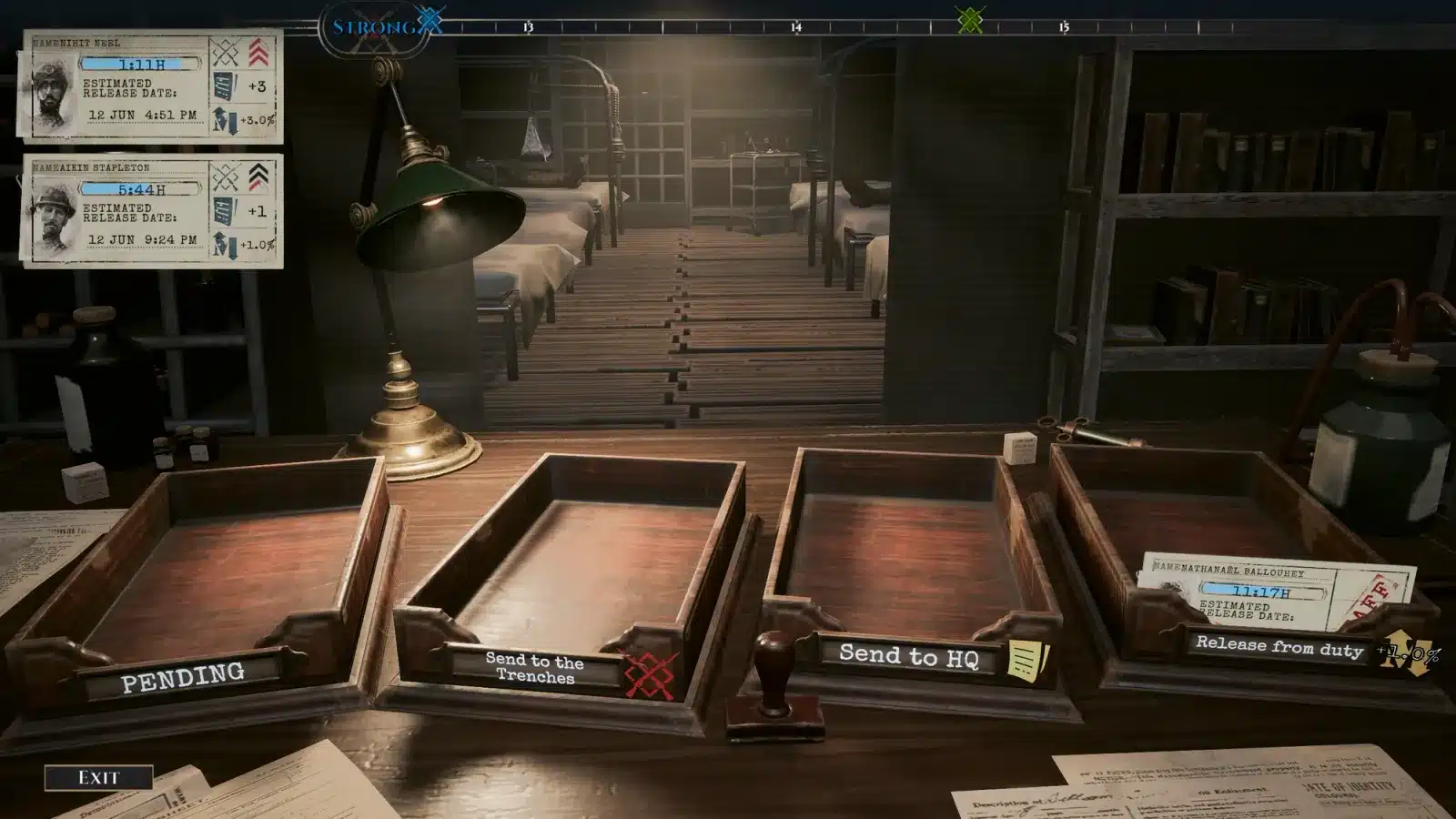Image resolution: width=1456 pixels, height=819 pixels.
Task: Select the red rank chevrons on Nihit Neel's card
Action: 257,55
